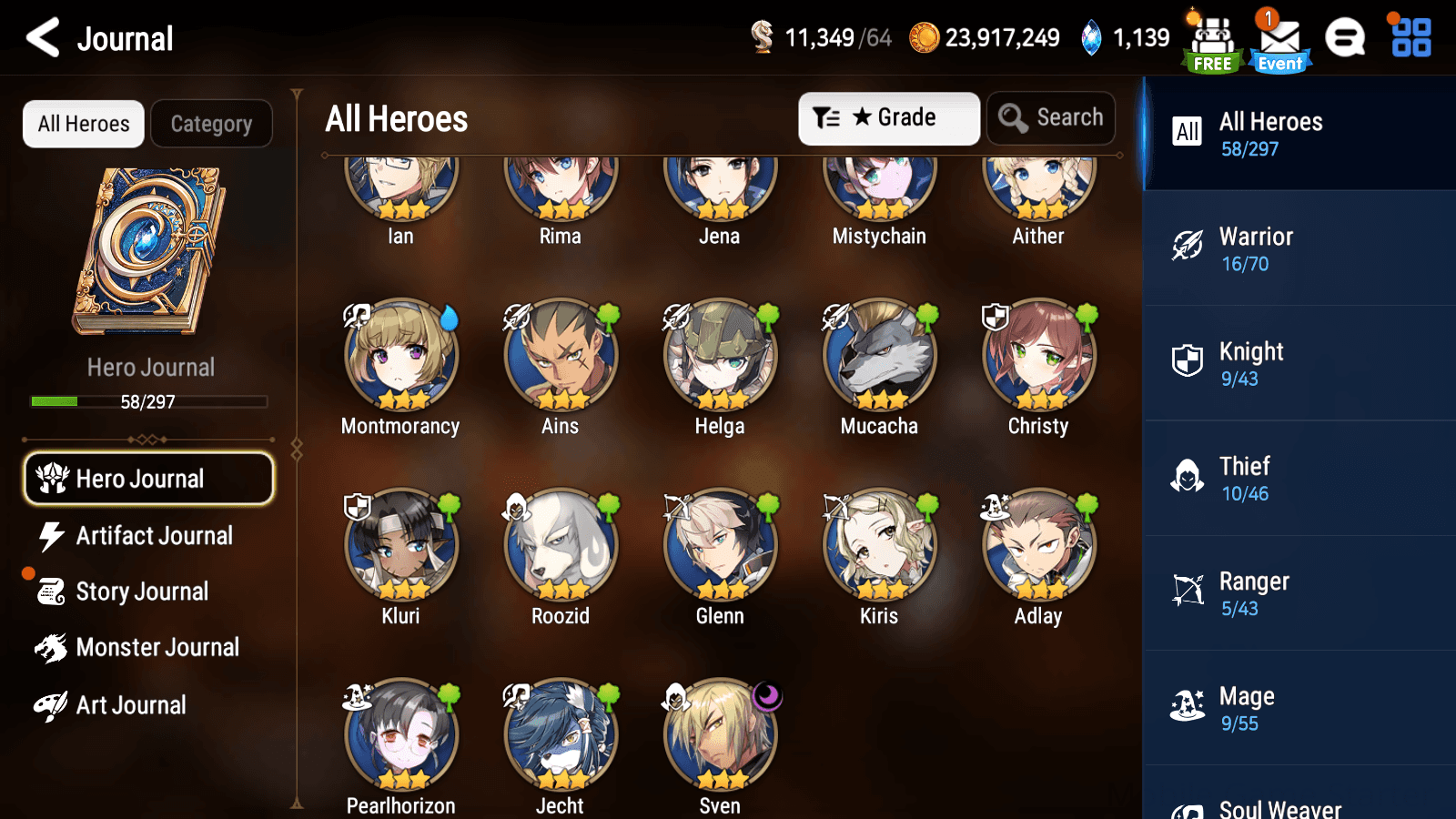Image resolution: width=1456 pixels, height=819 pixels.
Task: Filter heroes by Thief class
Action: click(x=1299, y=478)
